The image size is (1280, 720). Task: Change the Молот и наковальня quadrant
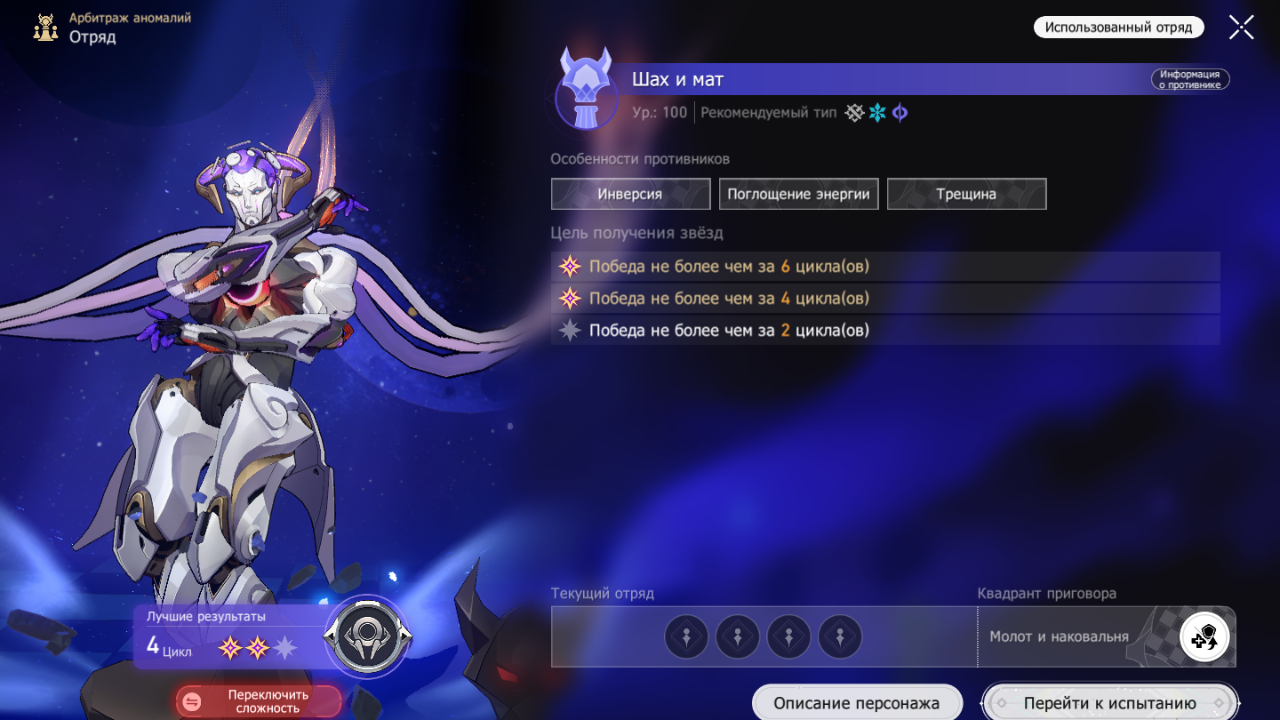pyautogui.click(x=1204, y=637)
